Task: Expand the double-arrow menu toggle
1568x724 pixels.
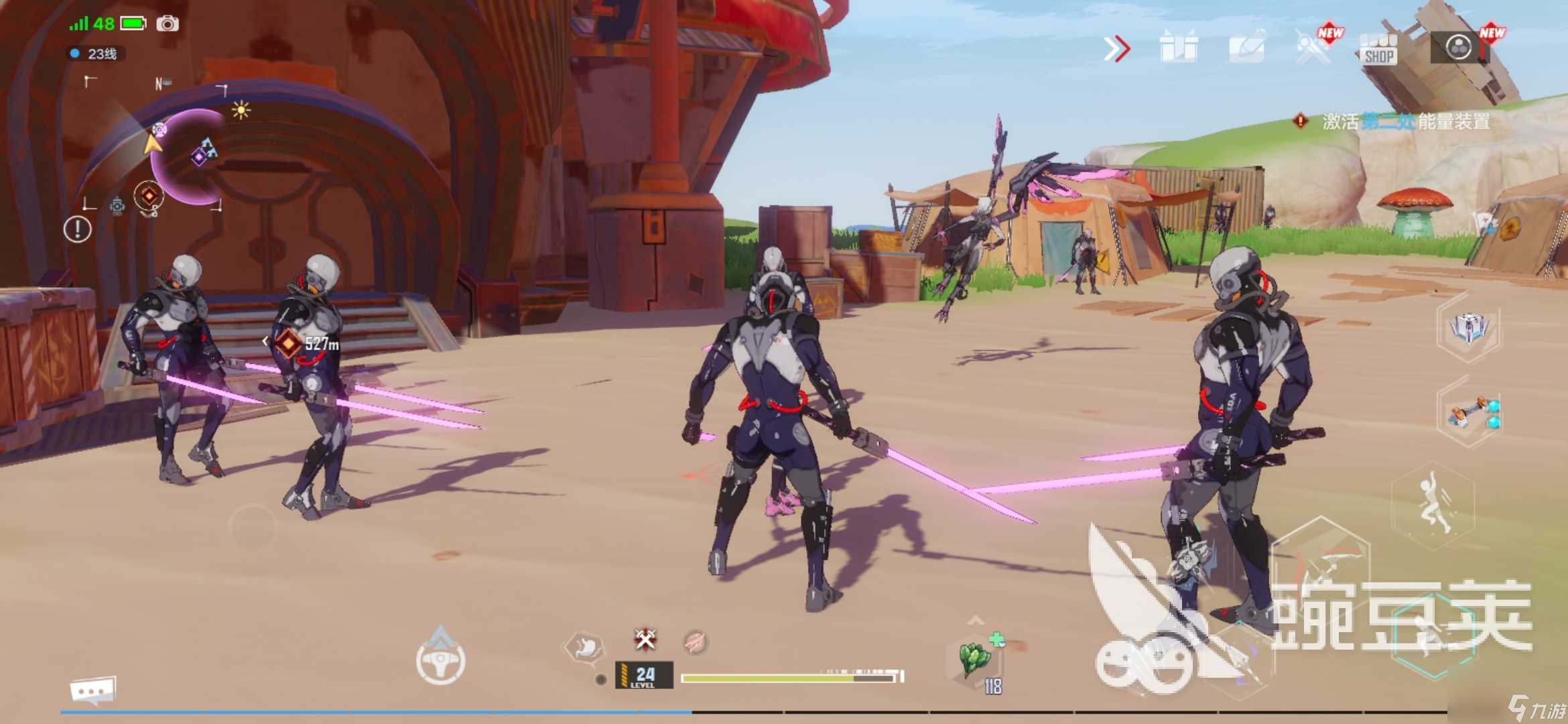Action: (1116, 49)
